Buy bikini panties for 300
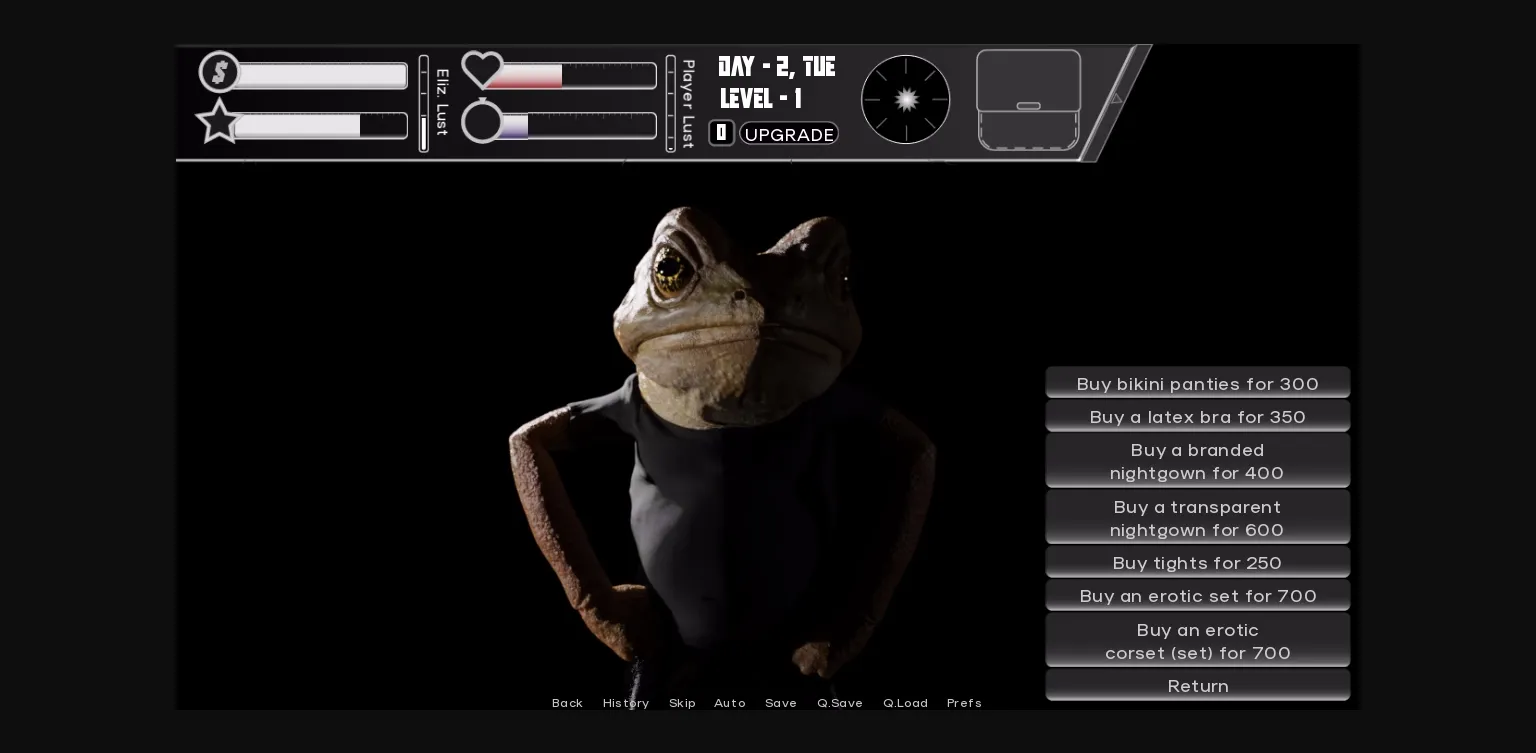1536x753 pixels. pos(1197,384)
